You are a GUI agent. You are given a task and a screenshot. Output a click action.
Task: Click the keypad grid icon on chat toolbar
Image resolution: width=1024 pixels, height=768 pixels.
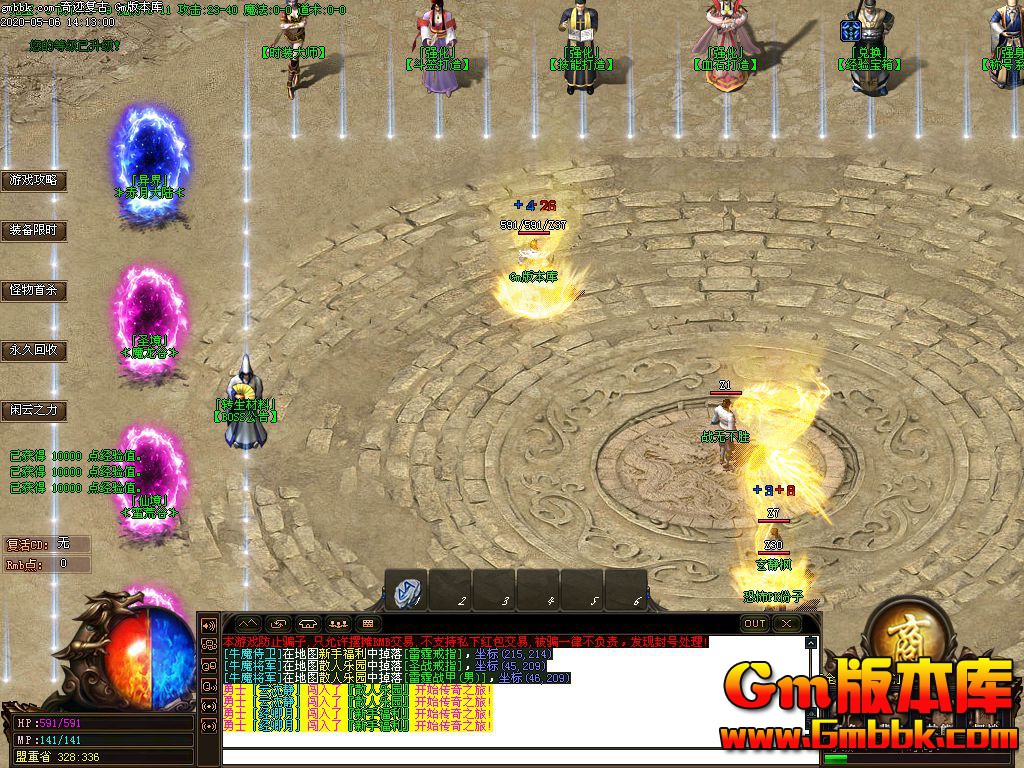367,623
